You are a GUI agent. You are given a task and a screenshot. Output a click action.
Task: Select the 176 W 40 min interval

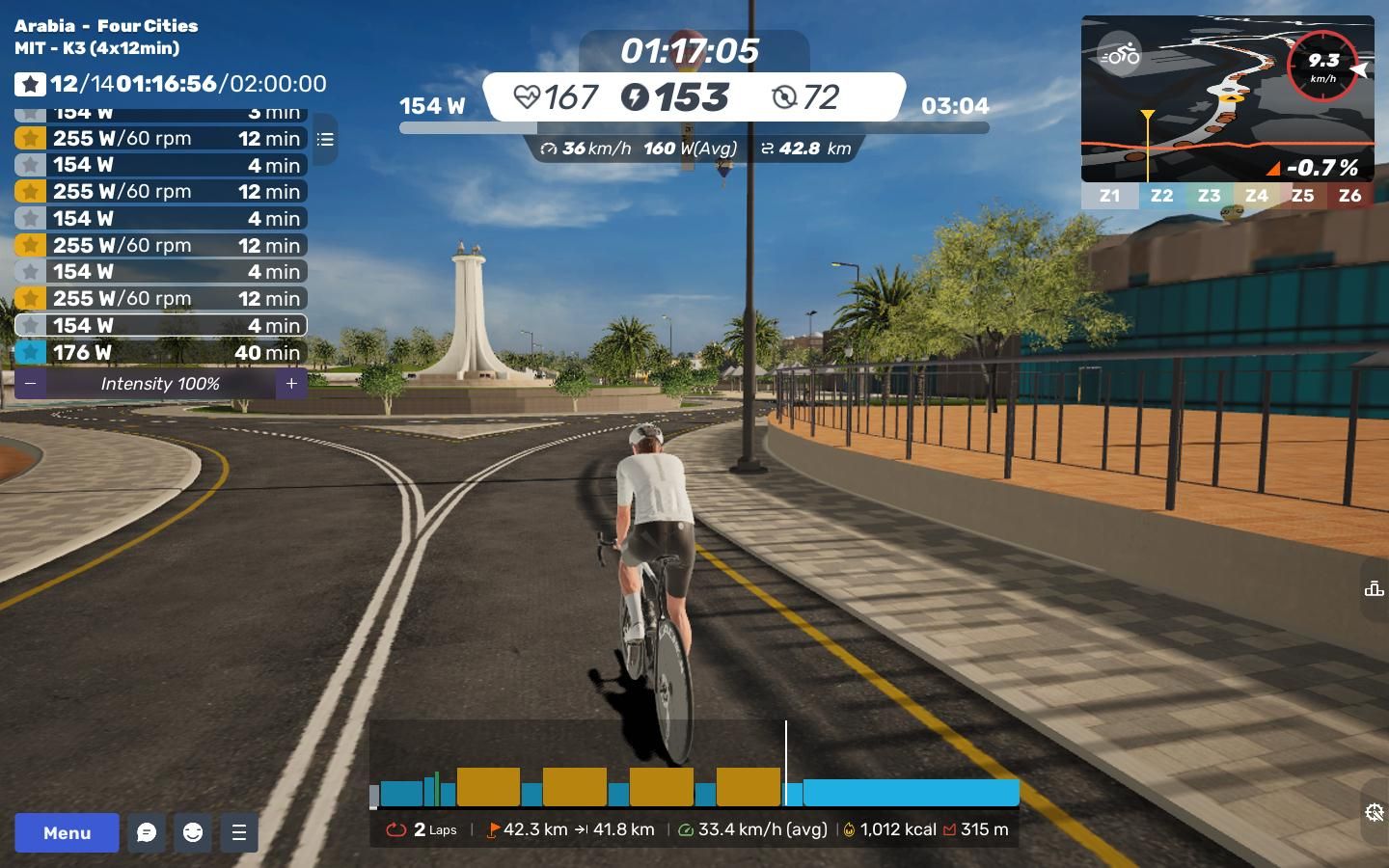coord(161,353)
